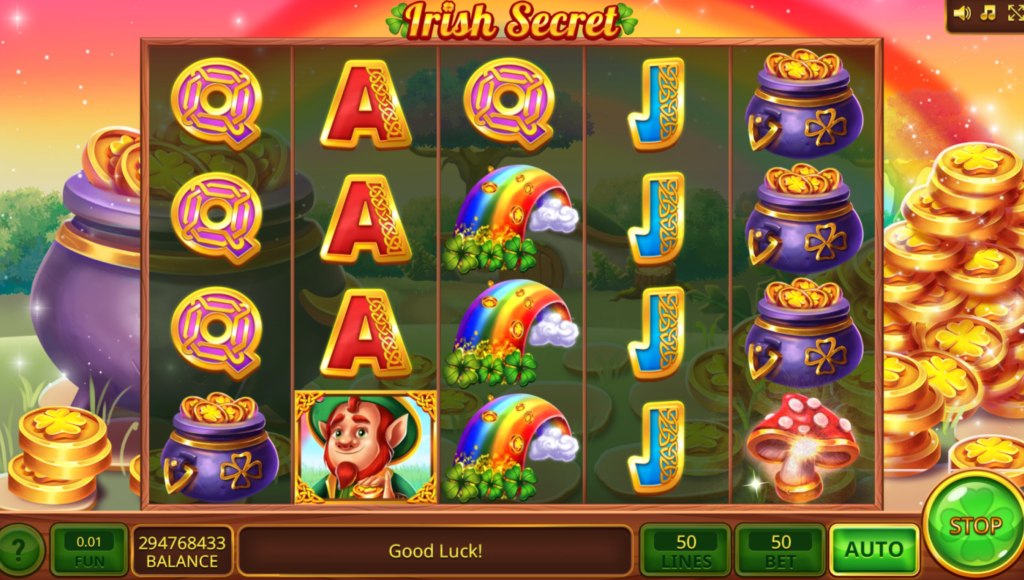Screen dimensions: 1024x580
Task: Enable AUTO spin mode
Action: coord(874,550)
